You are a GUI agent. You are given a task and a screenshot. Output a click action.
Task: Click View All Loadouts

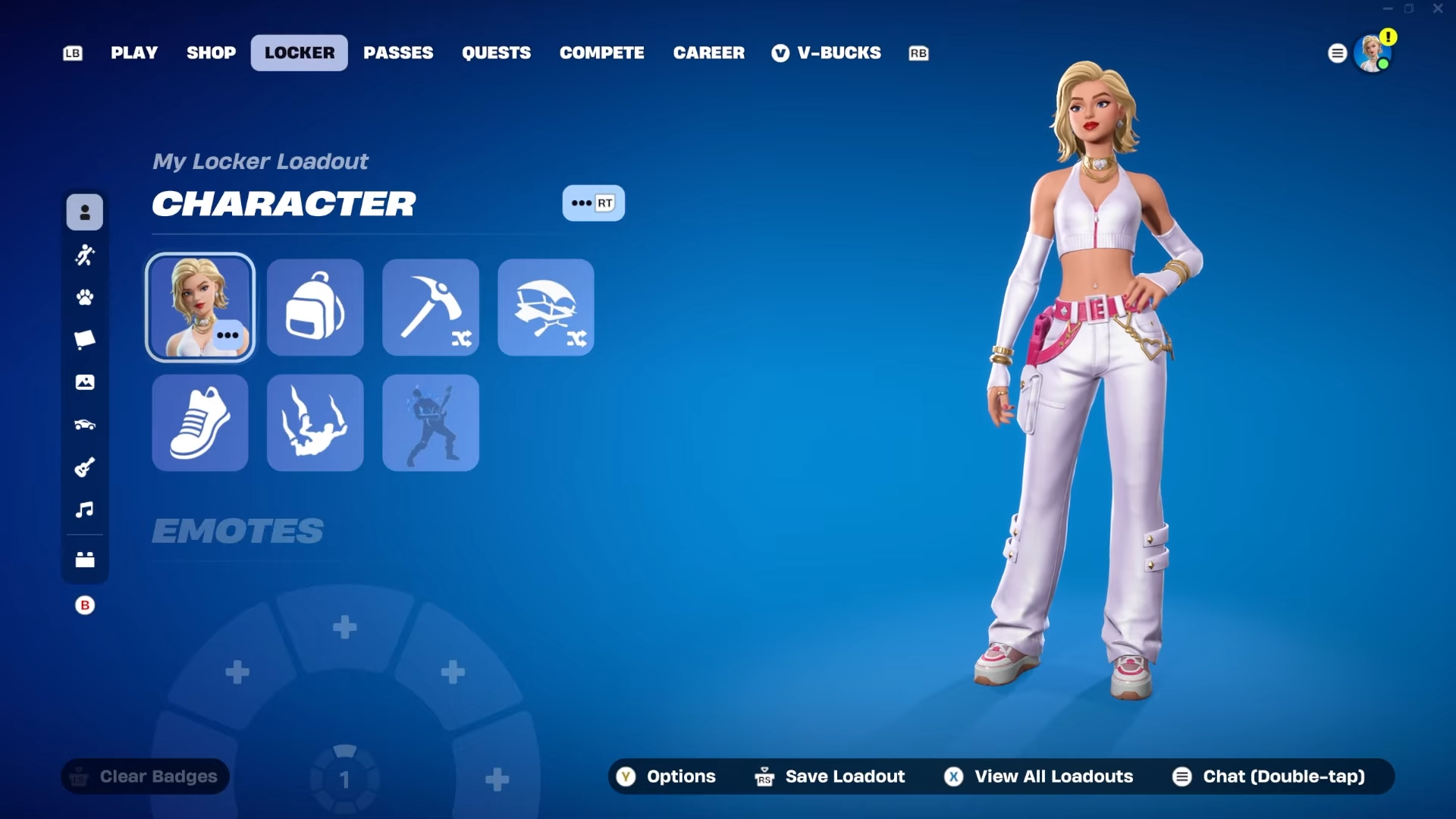[1039, 777]
